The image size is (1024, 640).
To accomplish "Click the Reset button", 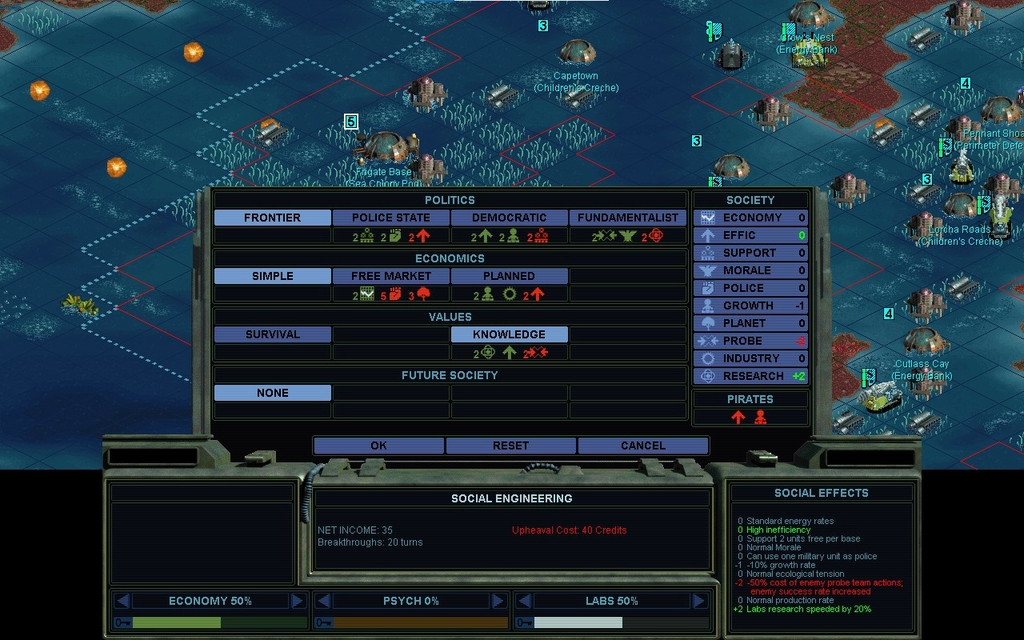I will pos(510,446).
